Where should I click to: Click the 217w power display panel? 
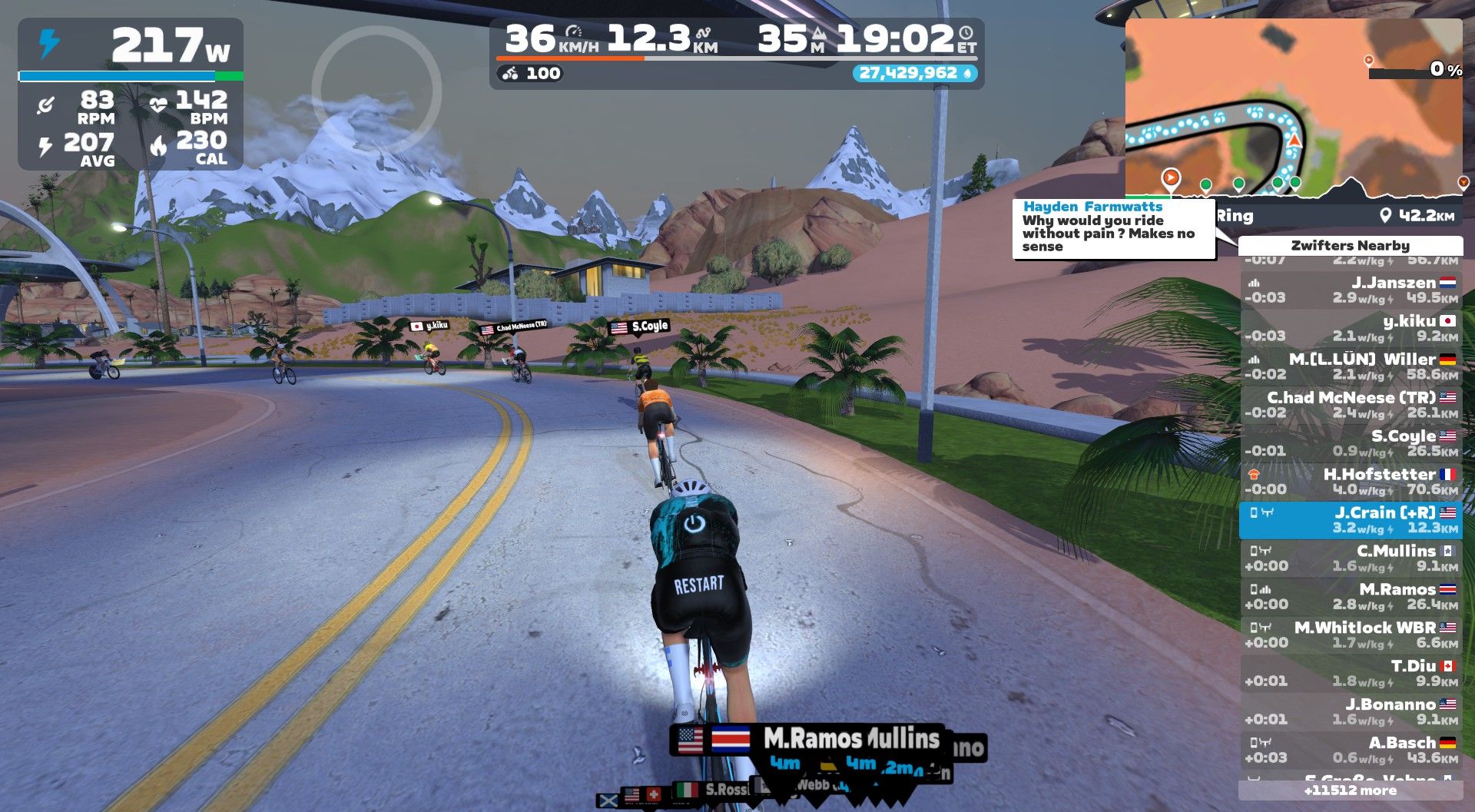click(131, 46)
